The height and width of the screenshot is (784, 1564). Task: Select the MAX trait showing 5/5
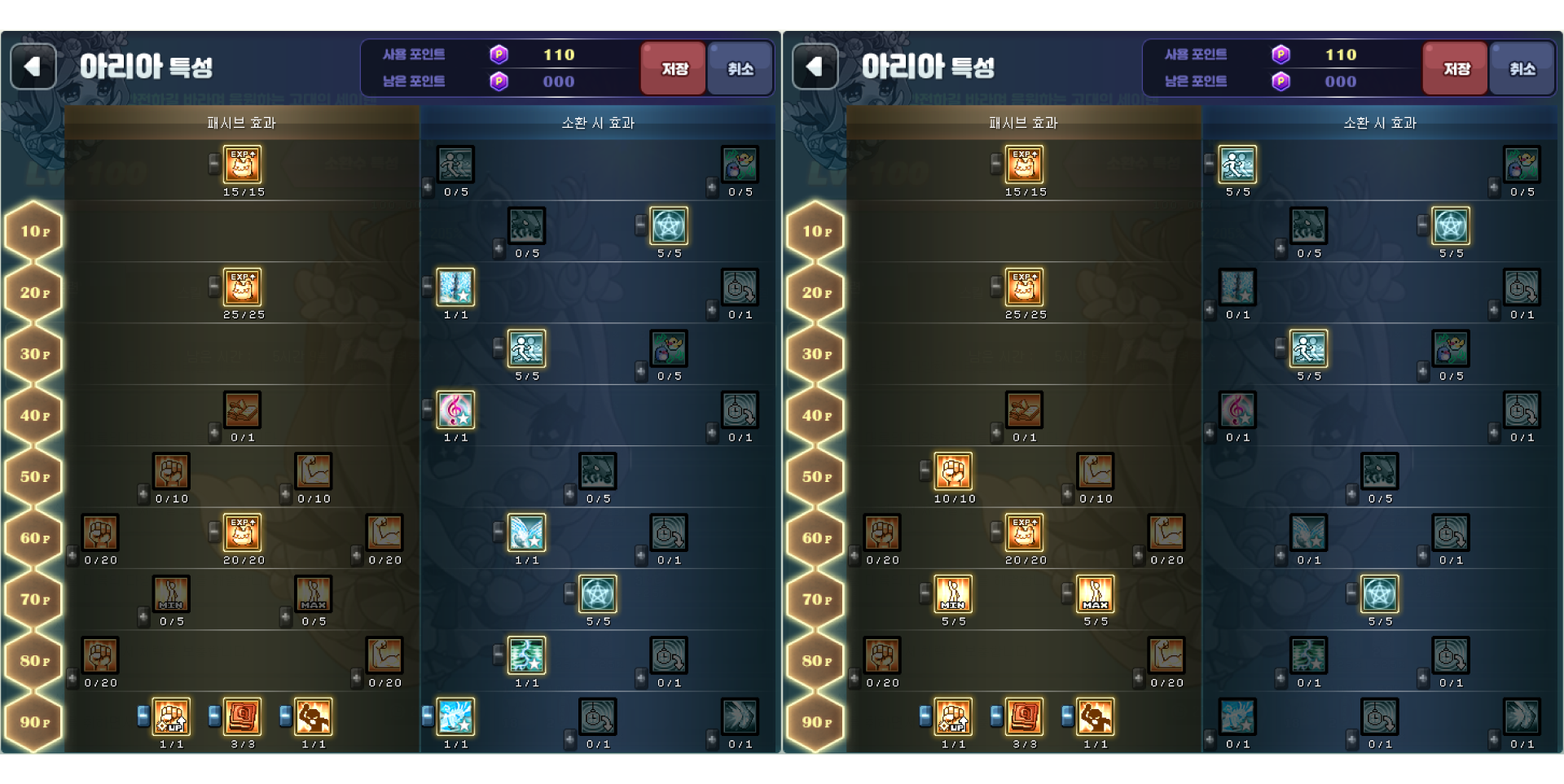(x=1095, y=594)
